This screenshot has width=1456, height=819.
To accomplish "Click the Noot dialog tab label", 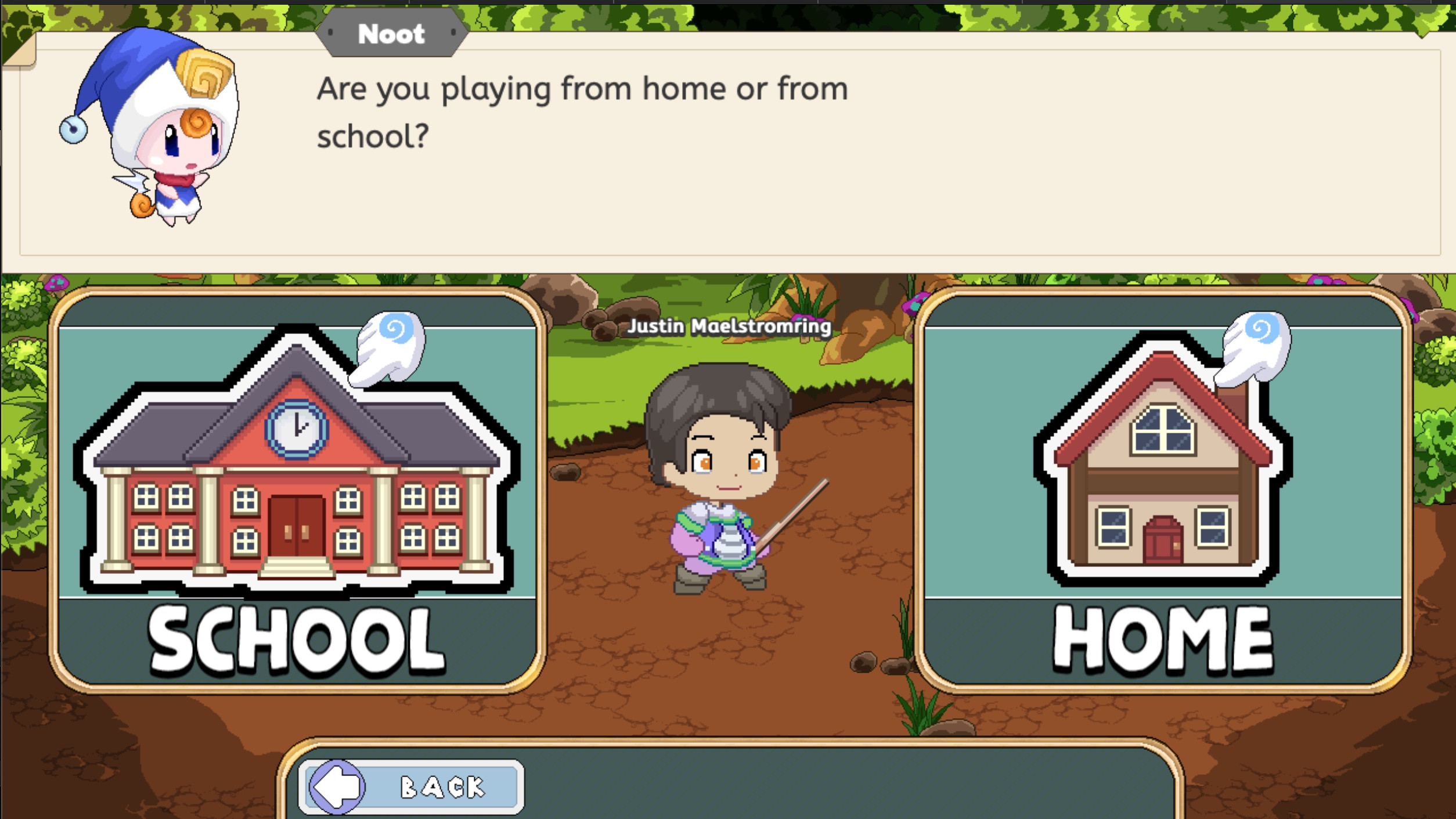I will (x=390, y=33).
